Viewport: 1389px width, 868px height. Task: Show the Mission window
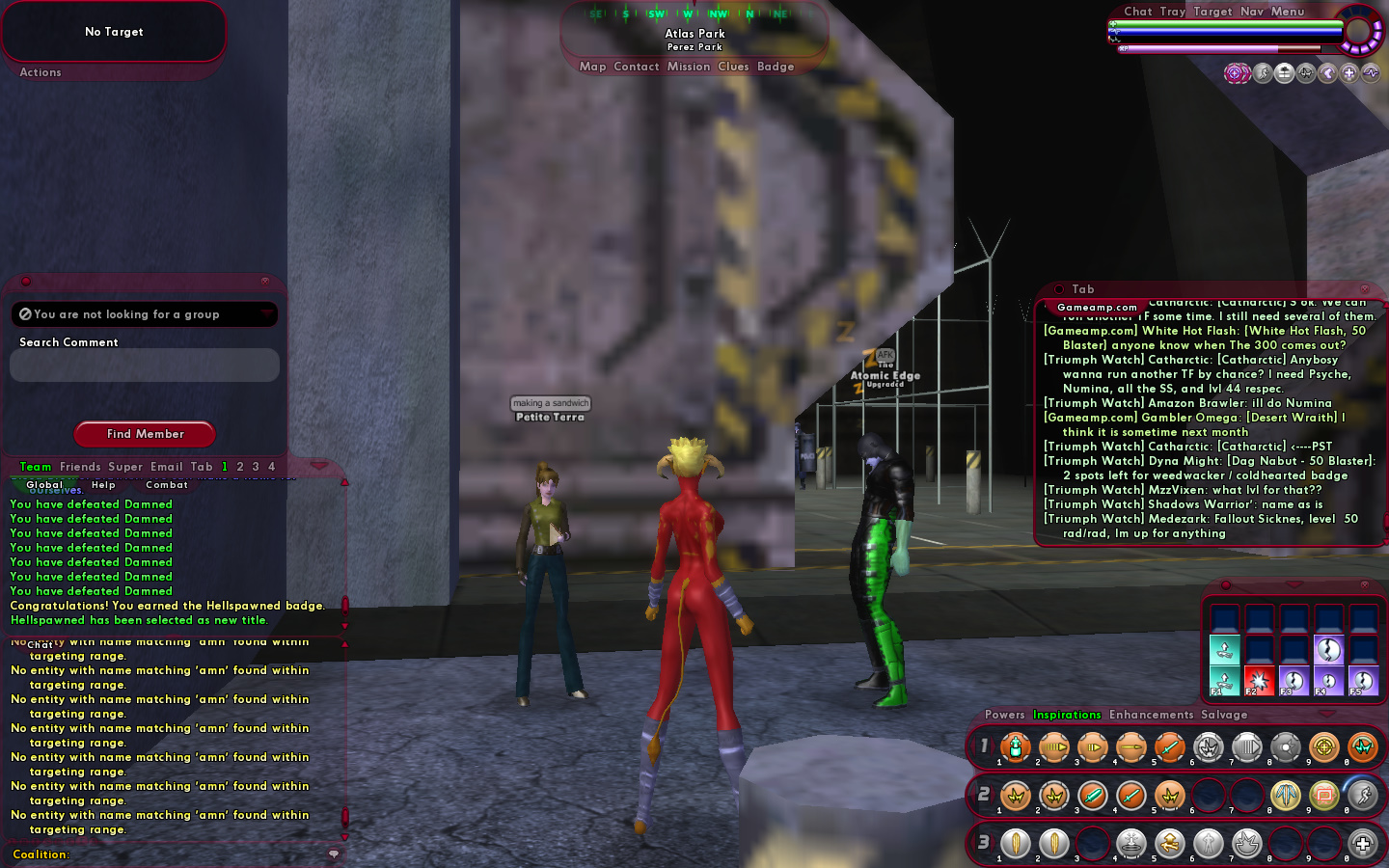click(x=688, y=67)
